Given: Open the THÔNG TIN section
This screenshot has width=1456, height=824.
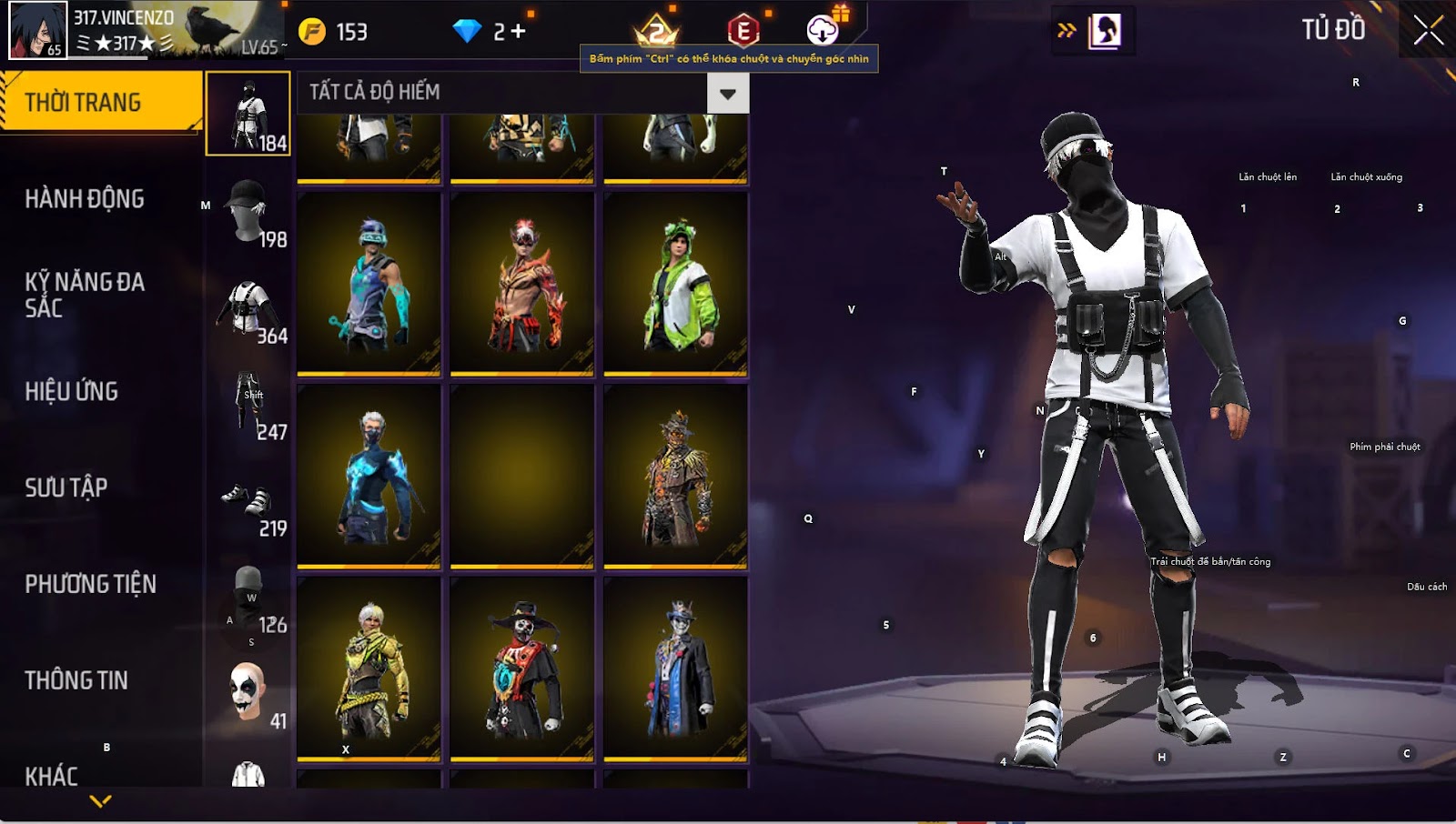Looking at the screenshot, I should click(x=76, y=680).
